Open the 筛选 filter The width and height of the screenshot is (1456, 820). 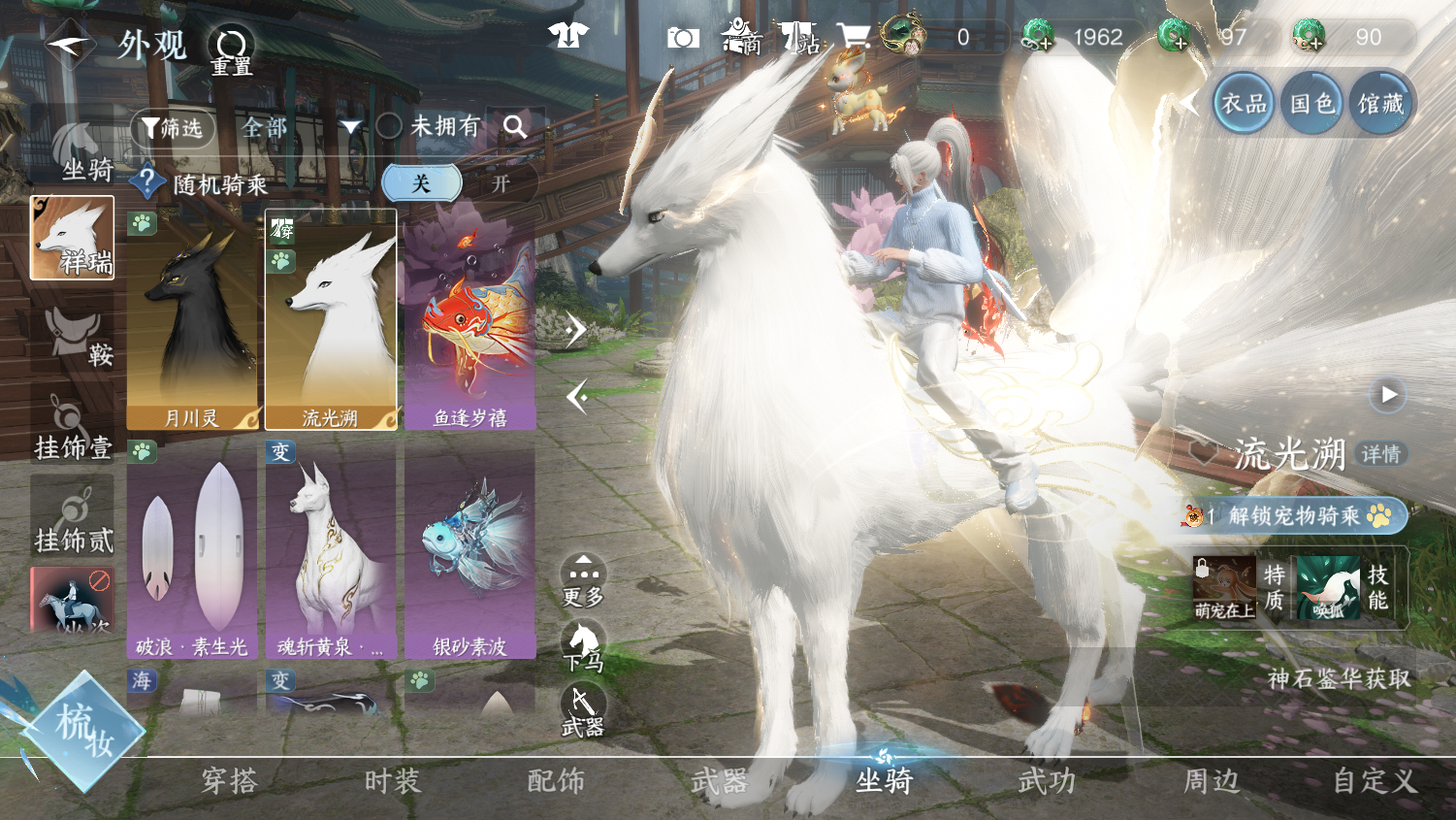[x=172, y=127]
